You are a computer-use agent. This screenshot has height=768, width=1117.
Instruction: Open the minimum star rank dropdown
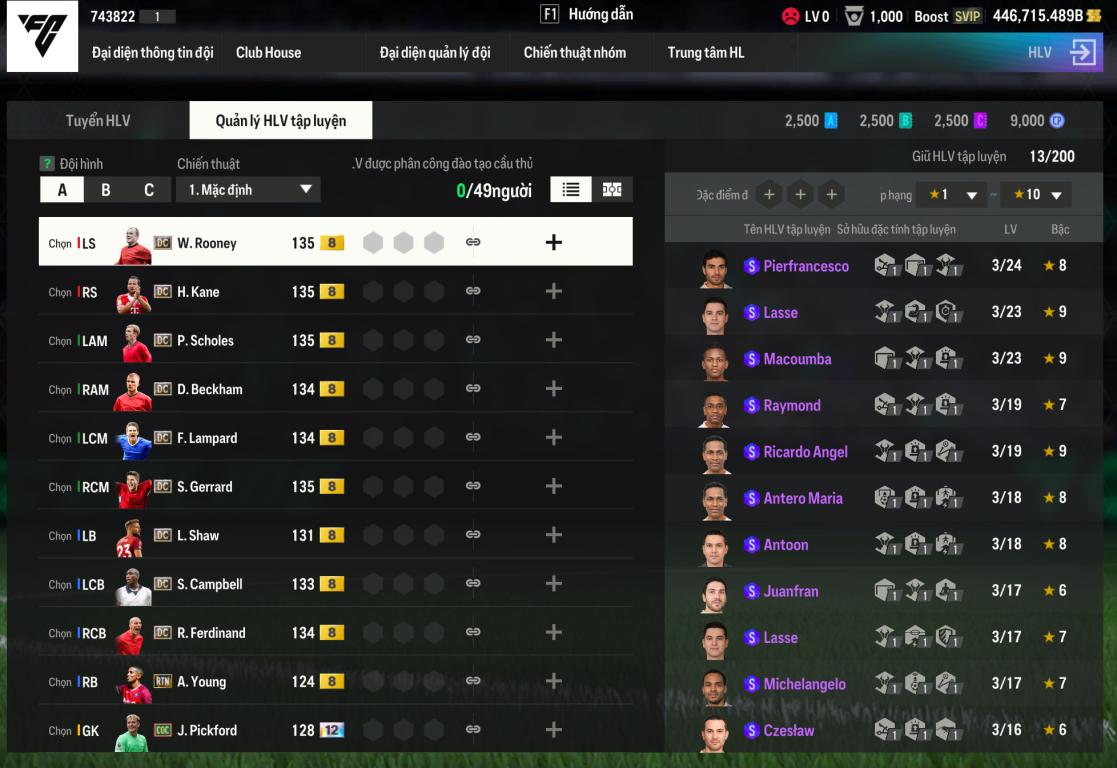click(x=953, y=195)
